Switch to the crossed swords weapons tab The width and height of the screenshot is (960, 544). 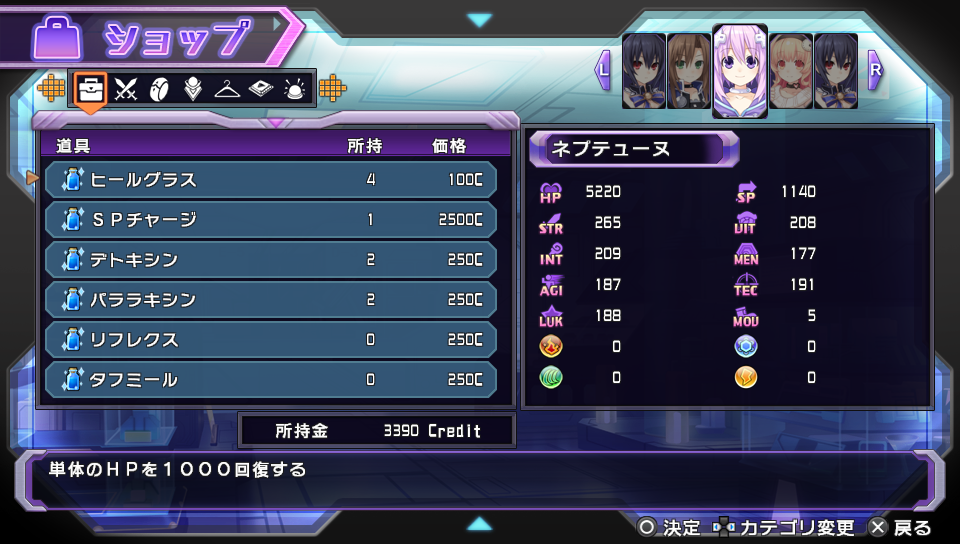[x=125, y=89]
